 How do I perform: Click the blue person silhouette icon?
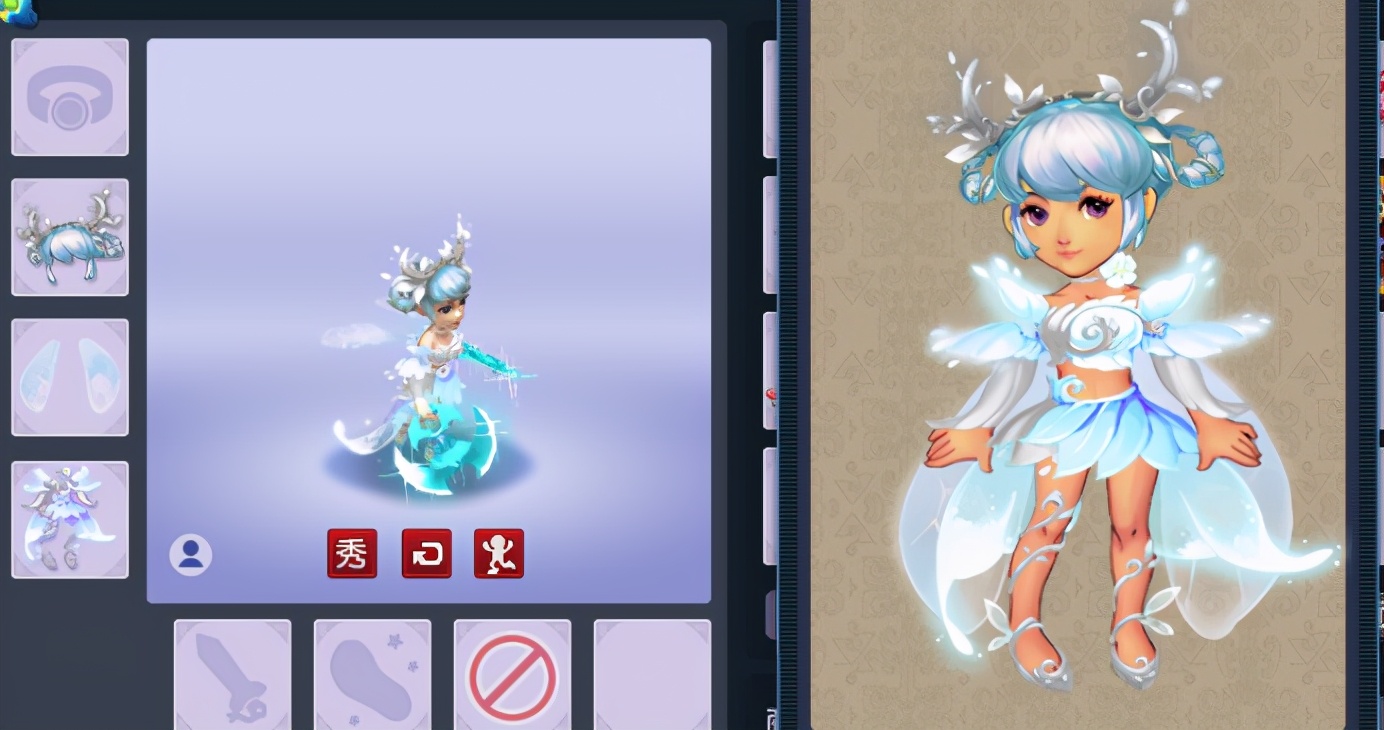tap(190, 553)
